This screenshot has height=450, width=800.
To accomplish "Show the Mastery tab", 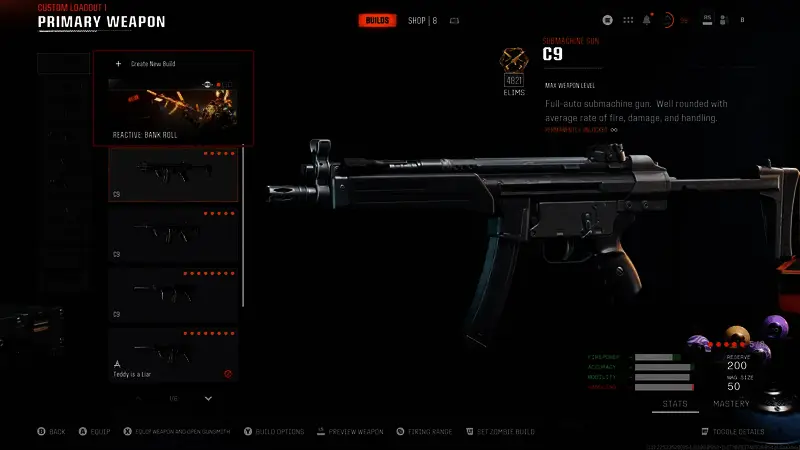I will [731, 404].
